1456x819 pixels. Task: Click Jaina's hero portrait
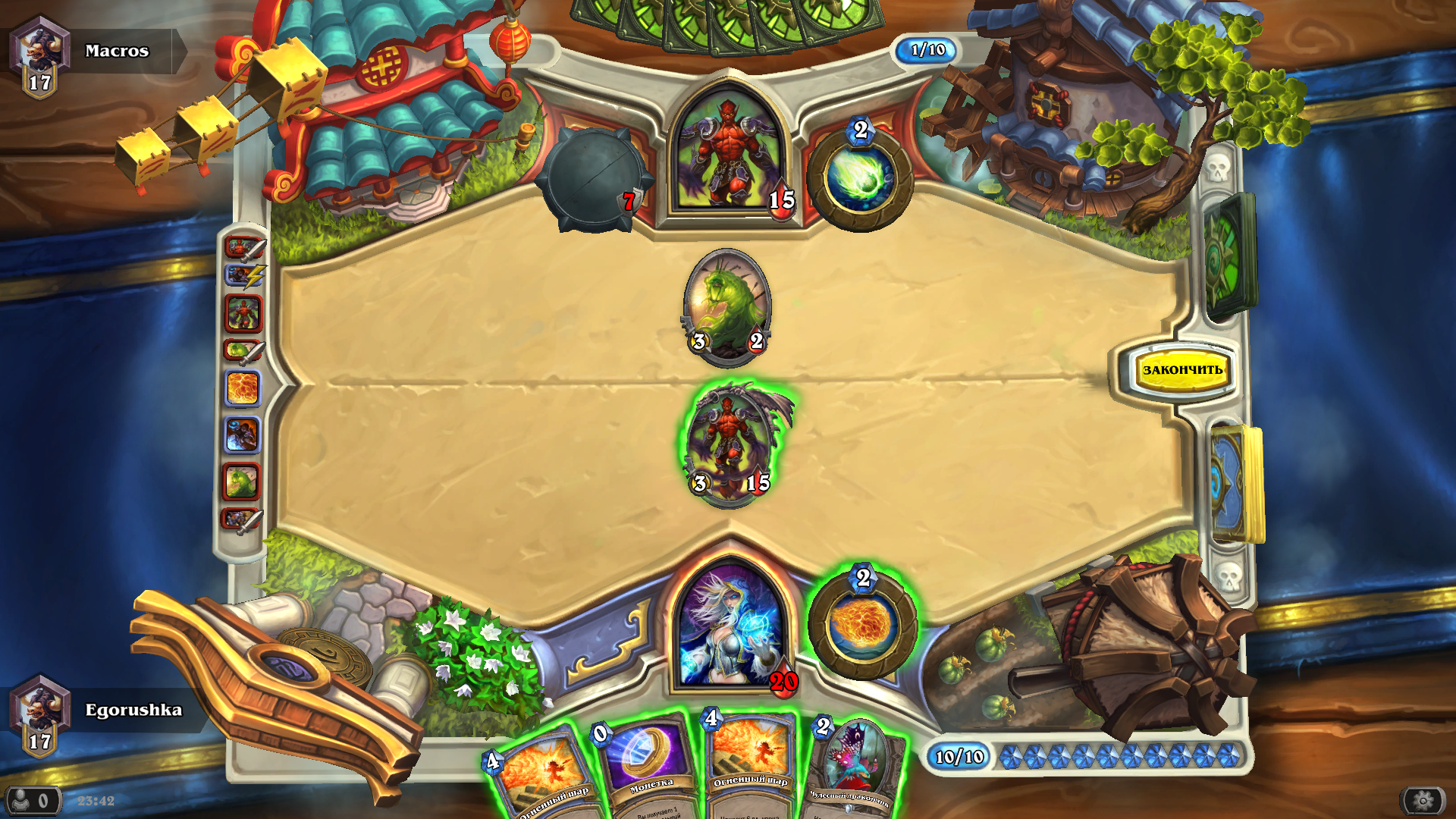(730, 627)
